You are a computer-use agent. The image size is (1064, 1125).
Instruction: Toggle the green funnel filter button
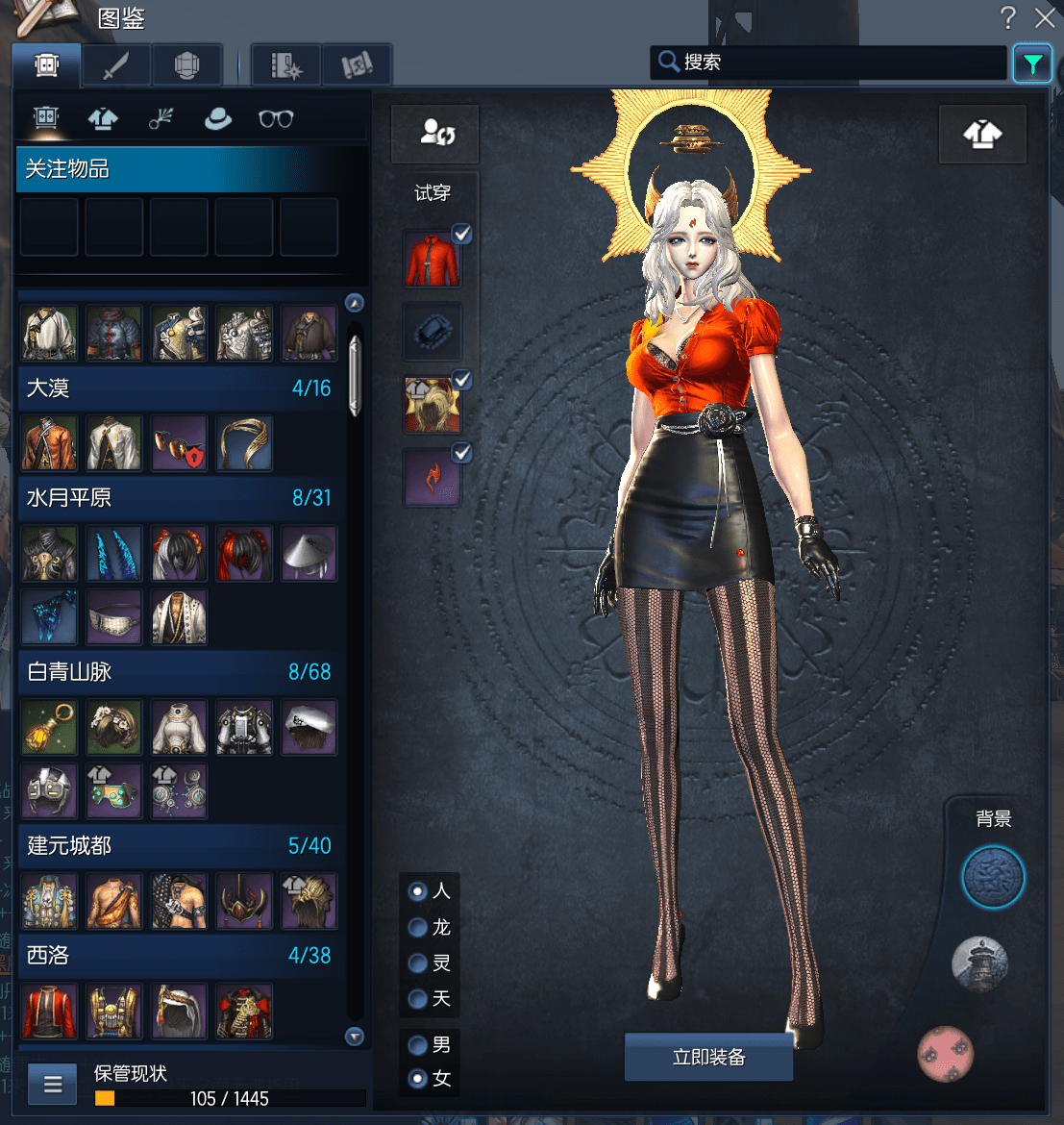(1032, 64)
